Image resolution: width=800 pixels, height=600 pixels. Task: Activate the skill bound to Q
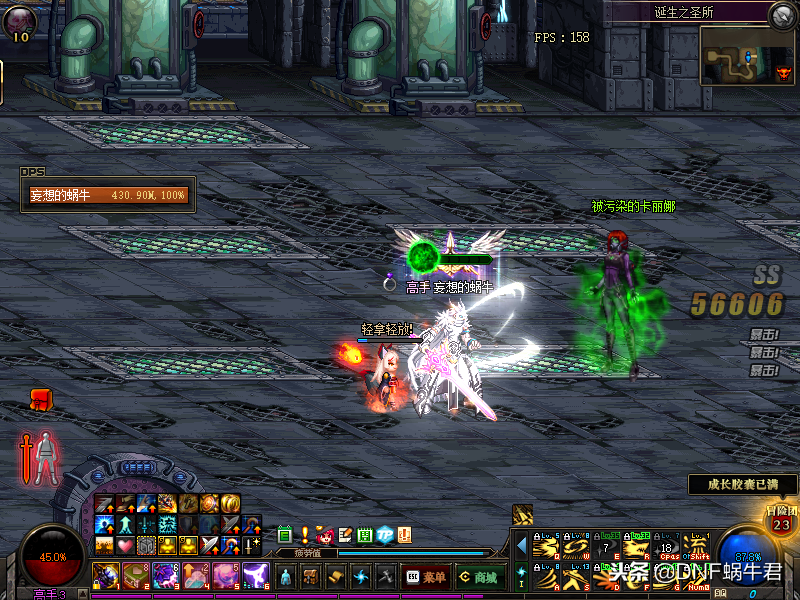(546, 548)
